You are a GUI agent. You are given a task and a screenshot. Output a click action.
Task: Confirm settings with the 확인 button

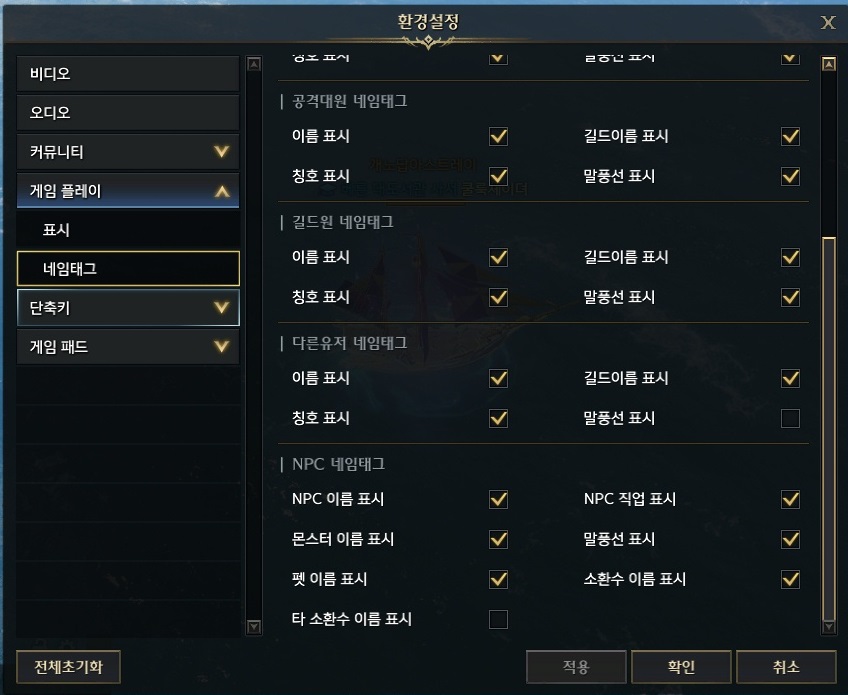coord(681,667)
